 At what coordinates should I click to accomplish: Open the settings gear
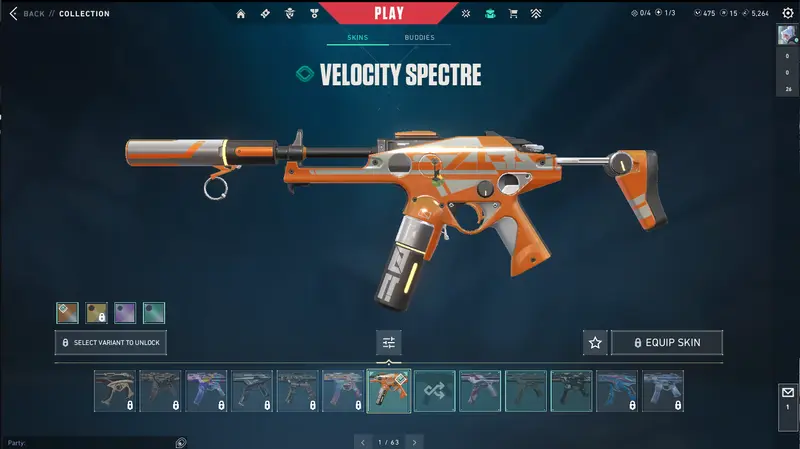(787, 13)
